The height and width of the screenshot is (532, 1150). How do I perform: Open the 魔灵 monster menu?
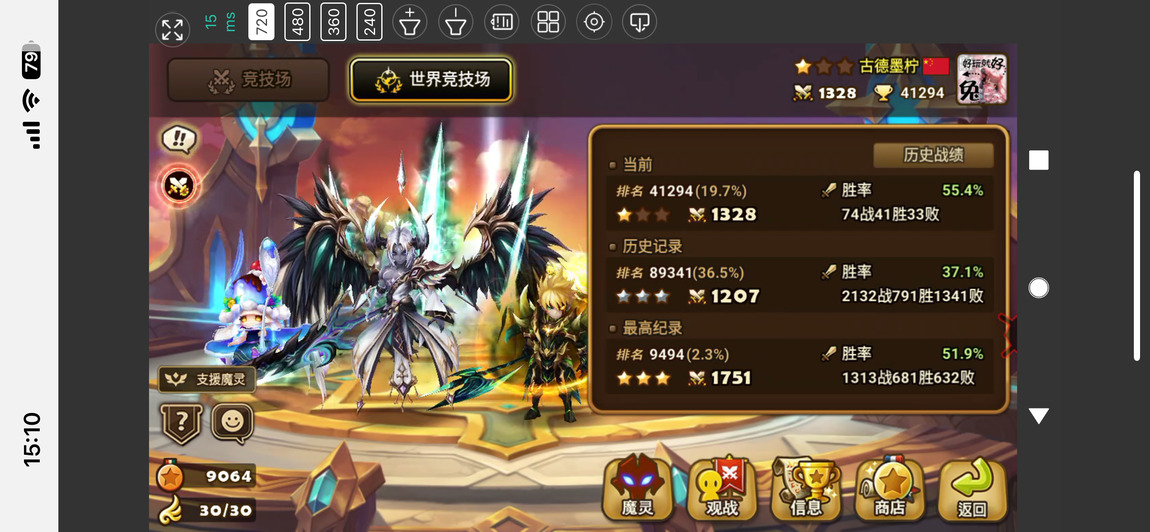(637, 489)
